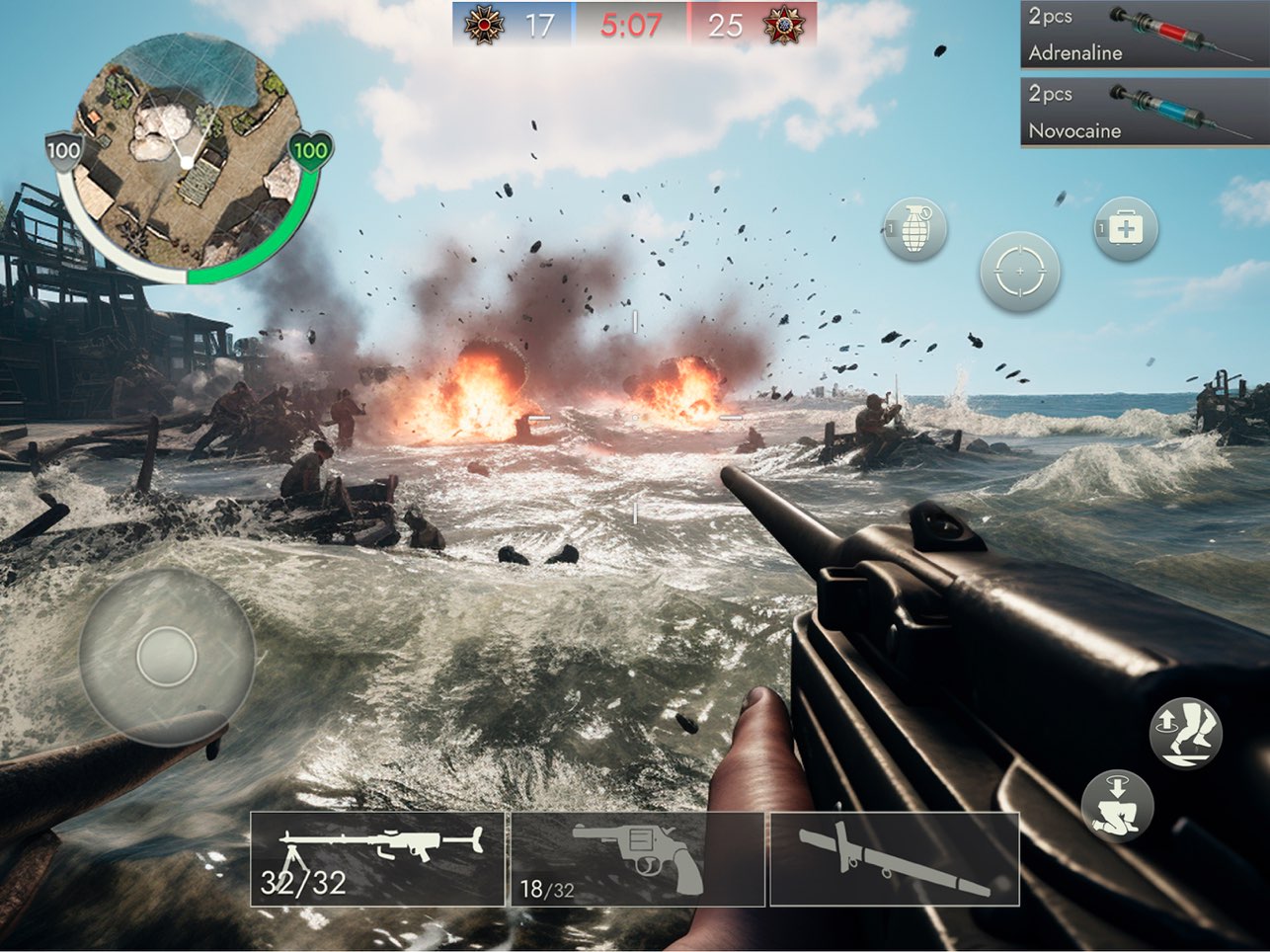The width and height of the screenshot is (1270, 952).
Task: Tap the crosshair aim button
Action: coord(1019,272)
